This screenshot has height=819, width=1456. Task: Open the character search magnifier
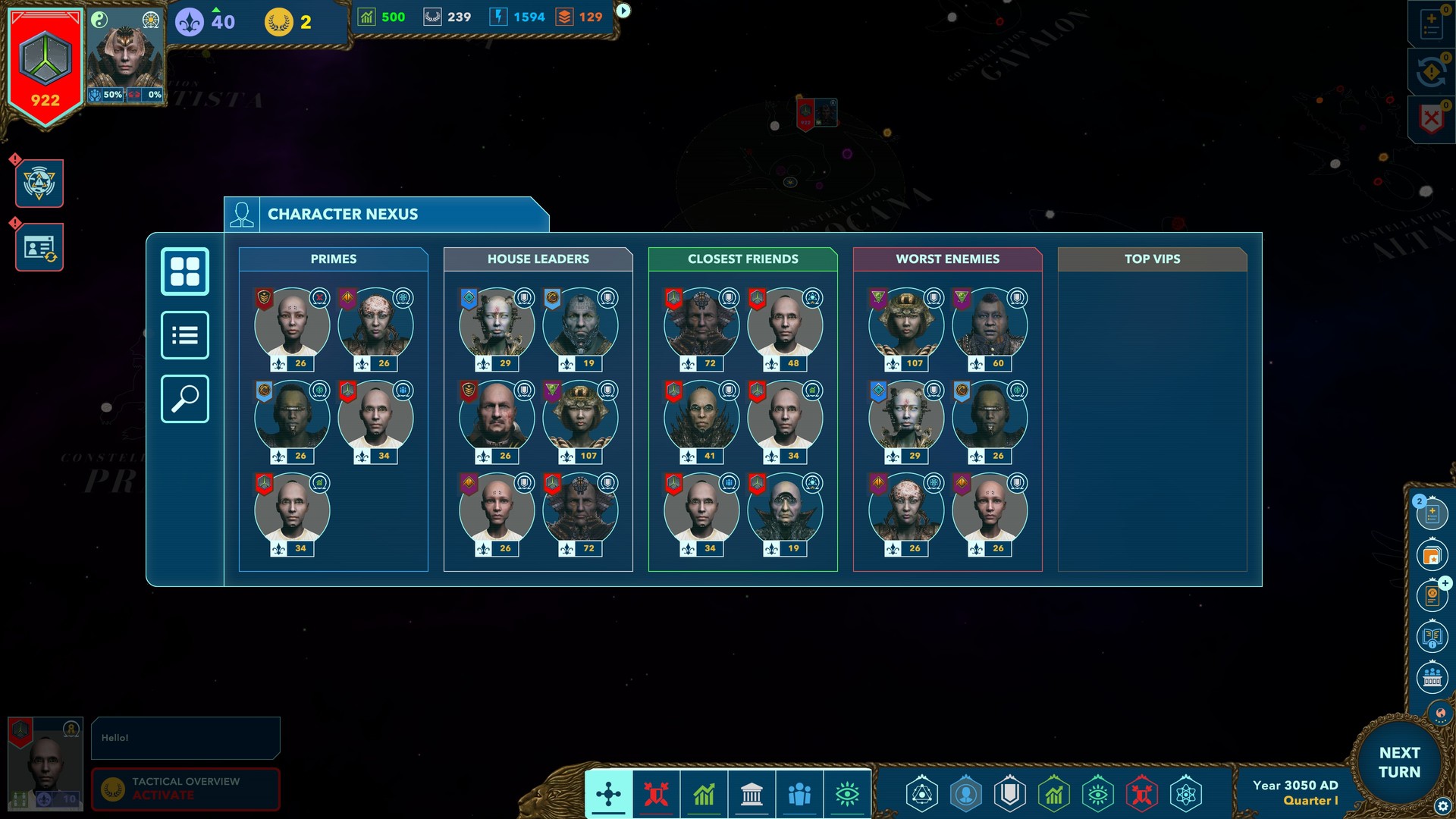(x=184, y=398)
